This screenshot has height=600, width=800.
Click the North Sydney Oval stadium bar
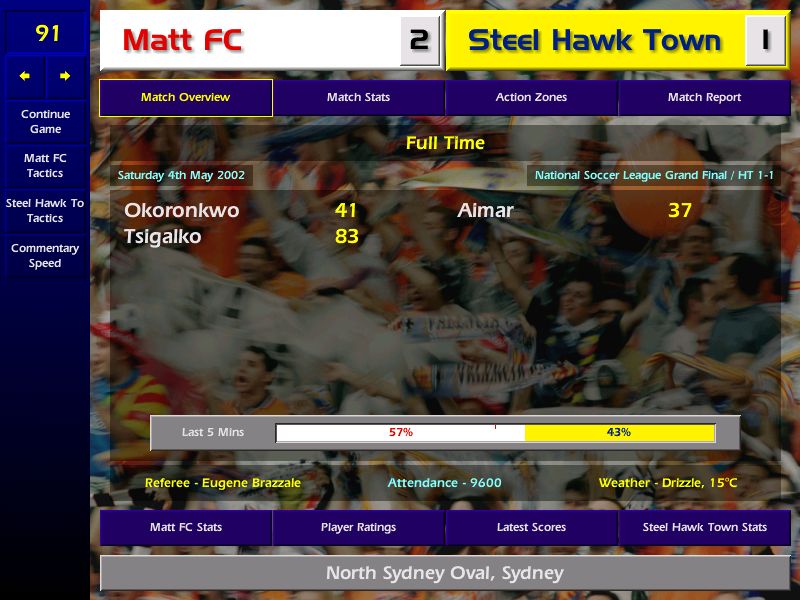tap(445, 574)
